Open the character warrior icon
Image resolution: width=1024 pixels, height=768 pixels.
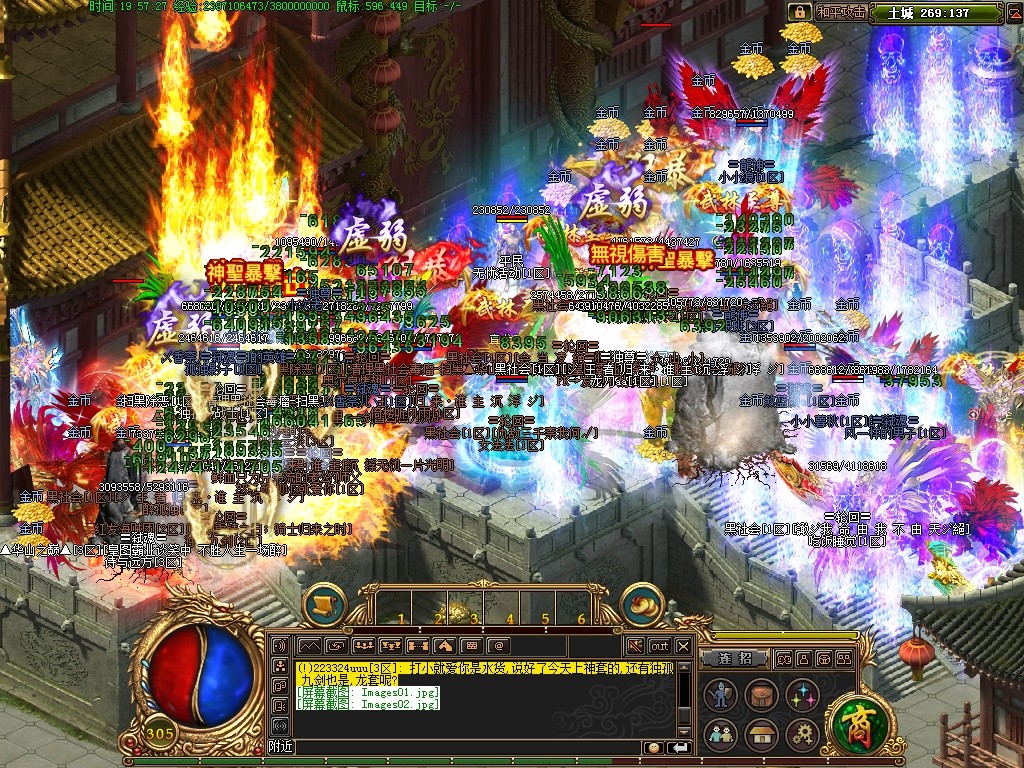pos(720,696)
